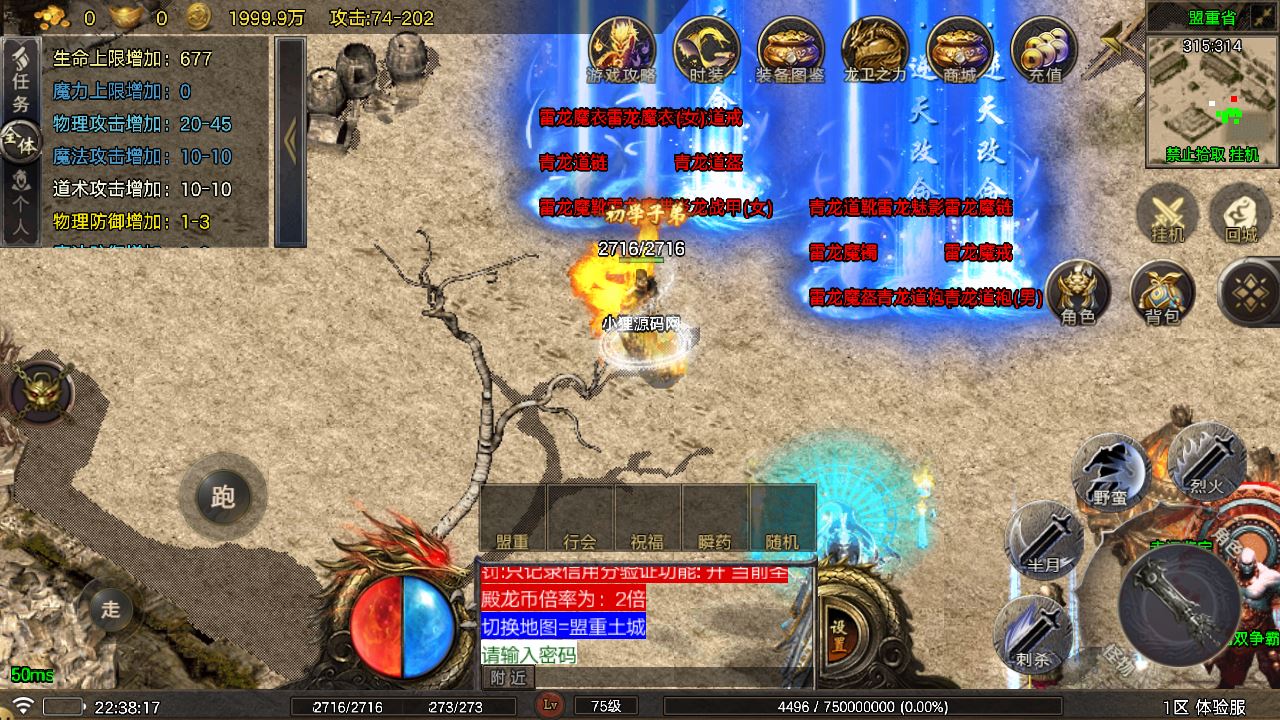Select the 随机 random teleport shortcut
1280x720 pixels.
(782, 520)
